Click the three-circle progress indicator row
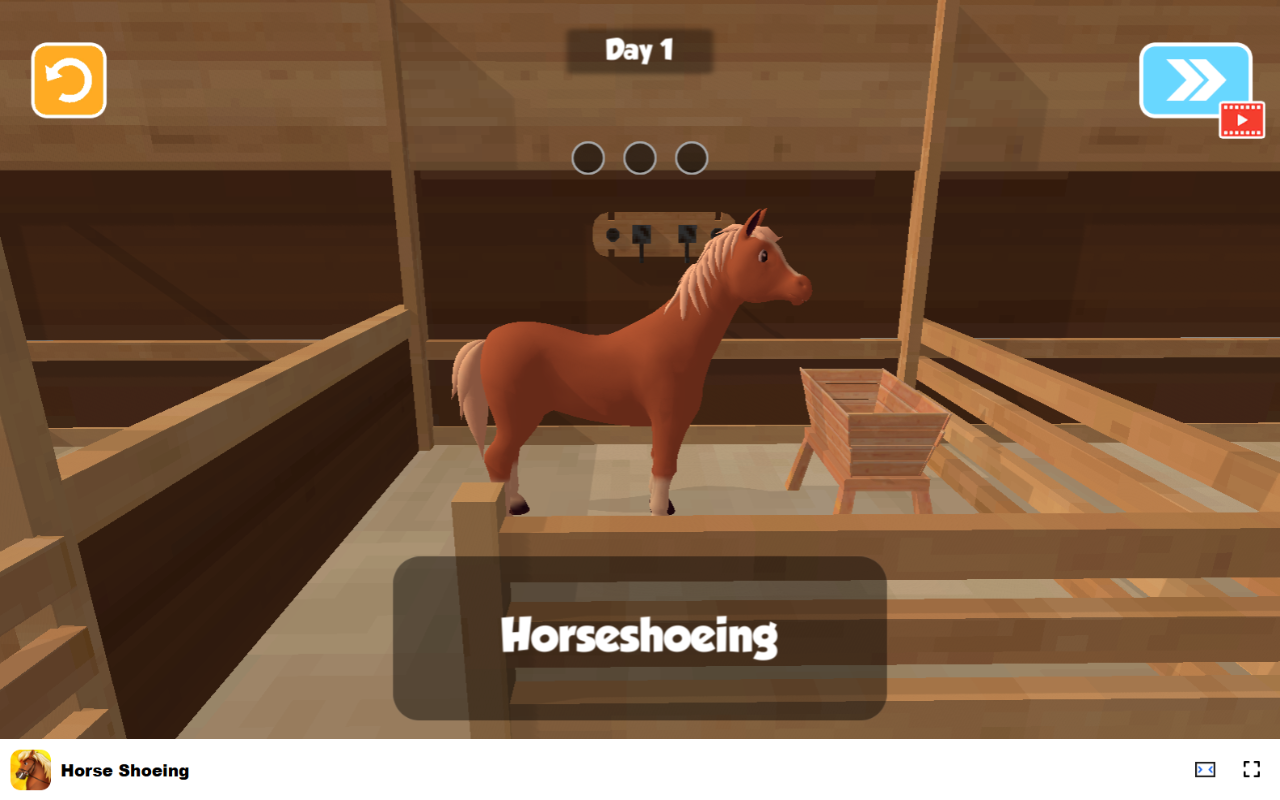Image resolution: width=1280 pixels, height=800 pixels. coord(639,158)
